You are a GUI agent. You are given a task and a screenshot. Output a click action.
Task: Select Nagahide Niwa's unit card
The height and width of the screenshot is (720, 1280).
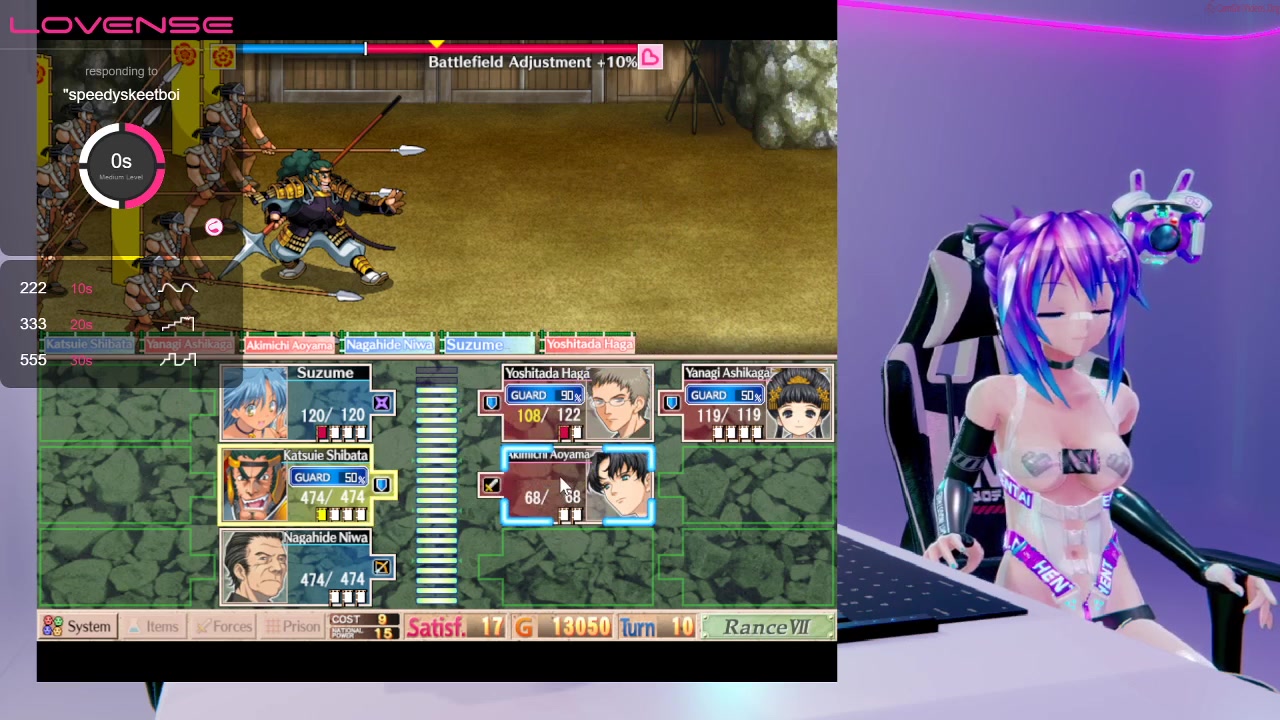pos(296,569)
